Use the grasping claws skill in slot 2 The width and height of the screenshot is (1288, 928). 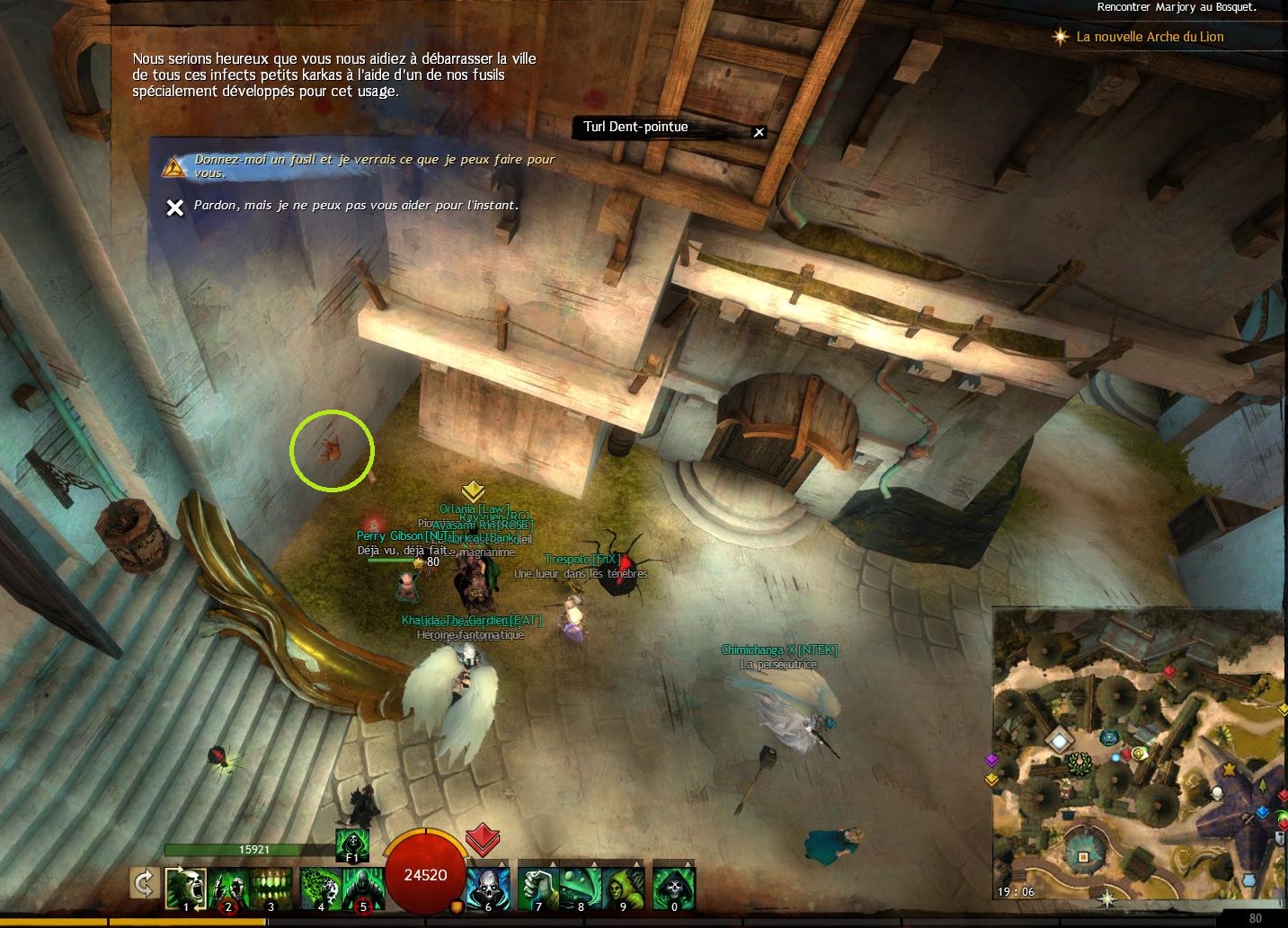(228, 888)
